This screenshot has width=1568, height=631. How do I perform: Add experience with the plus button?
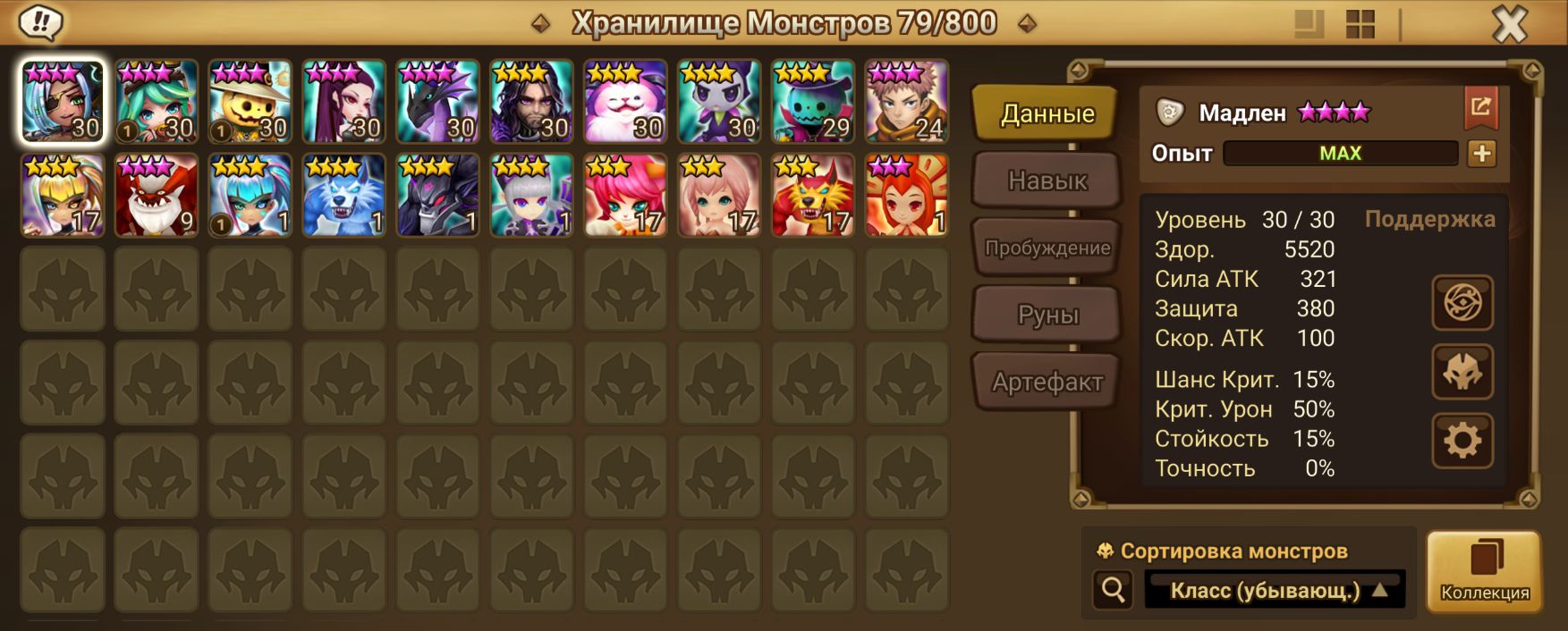(1481, 154)
